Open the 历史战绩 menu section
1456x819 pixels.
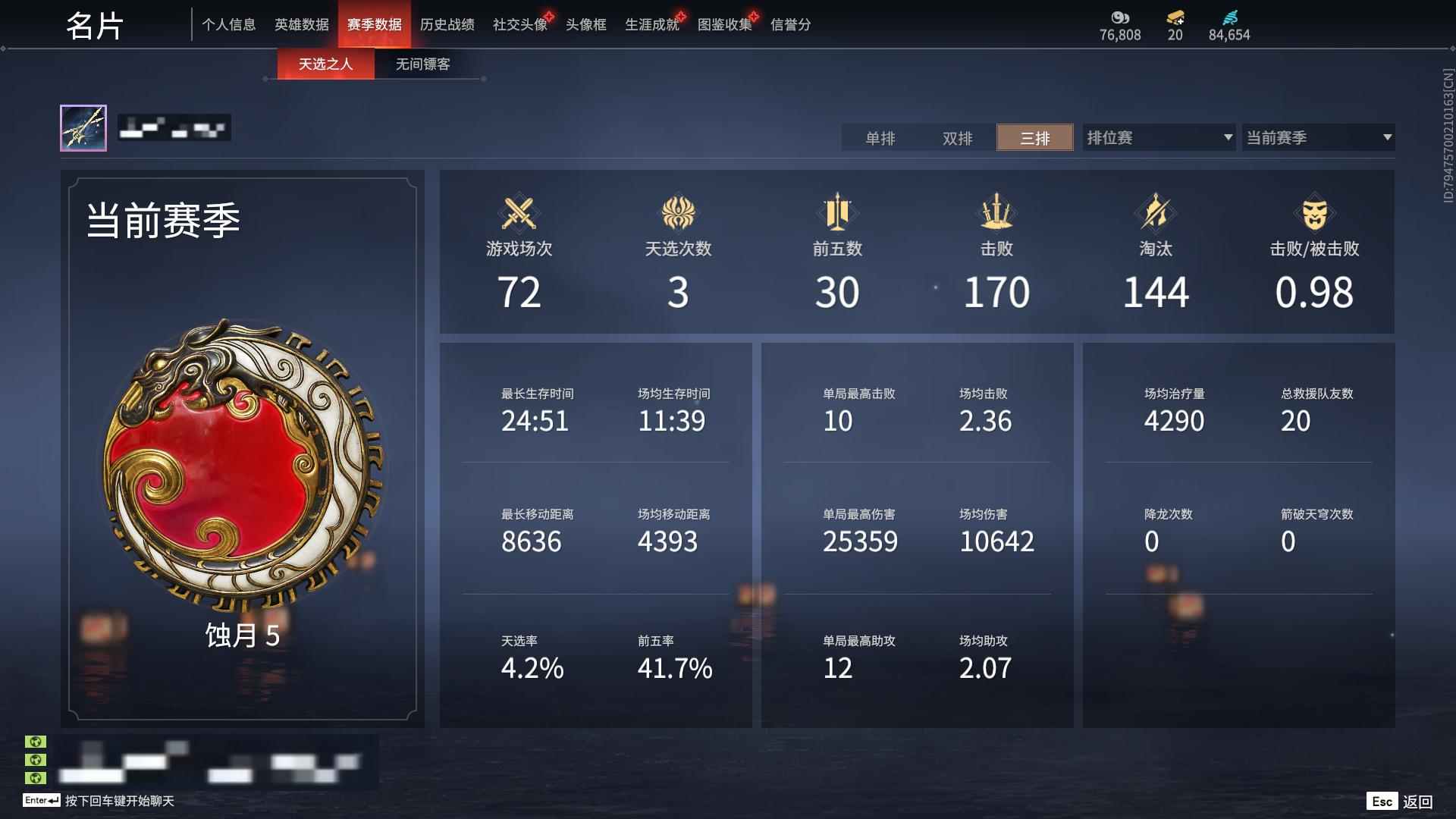click(x=448, y=24)
